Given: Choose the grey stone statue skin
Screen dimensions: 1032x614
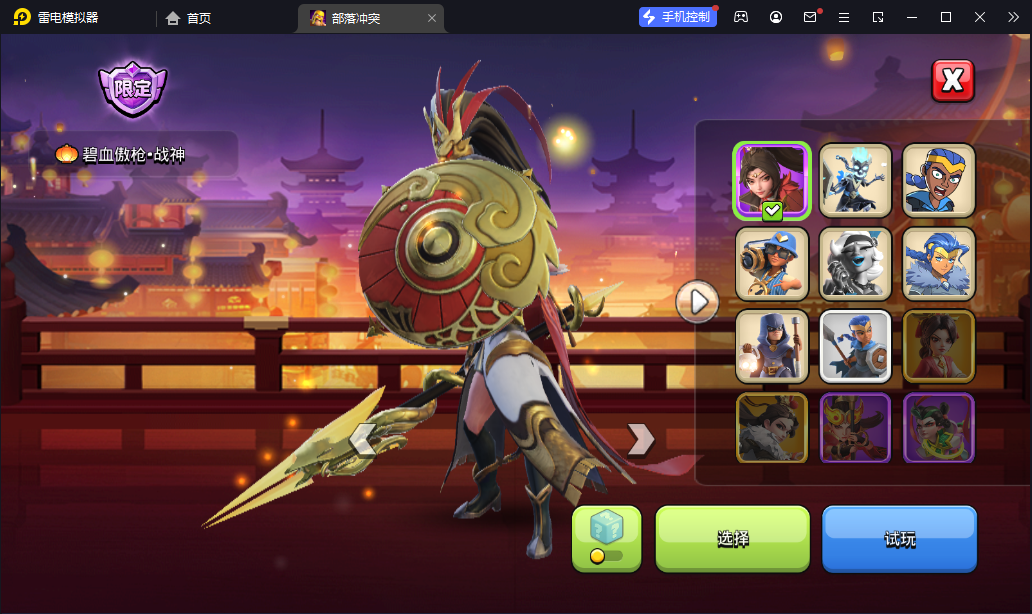Looking at the screenshot, I should pos(855,263).
